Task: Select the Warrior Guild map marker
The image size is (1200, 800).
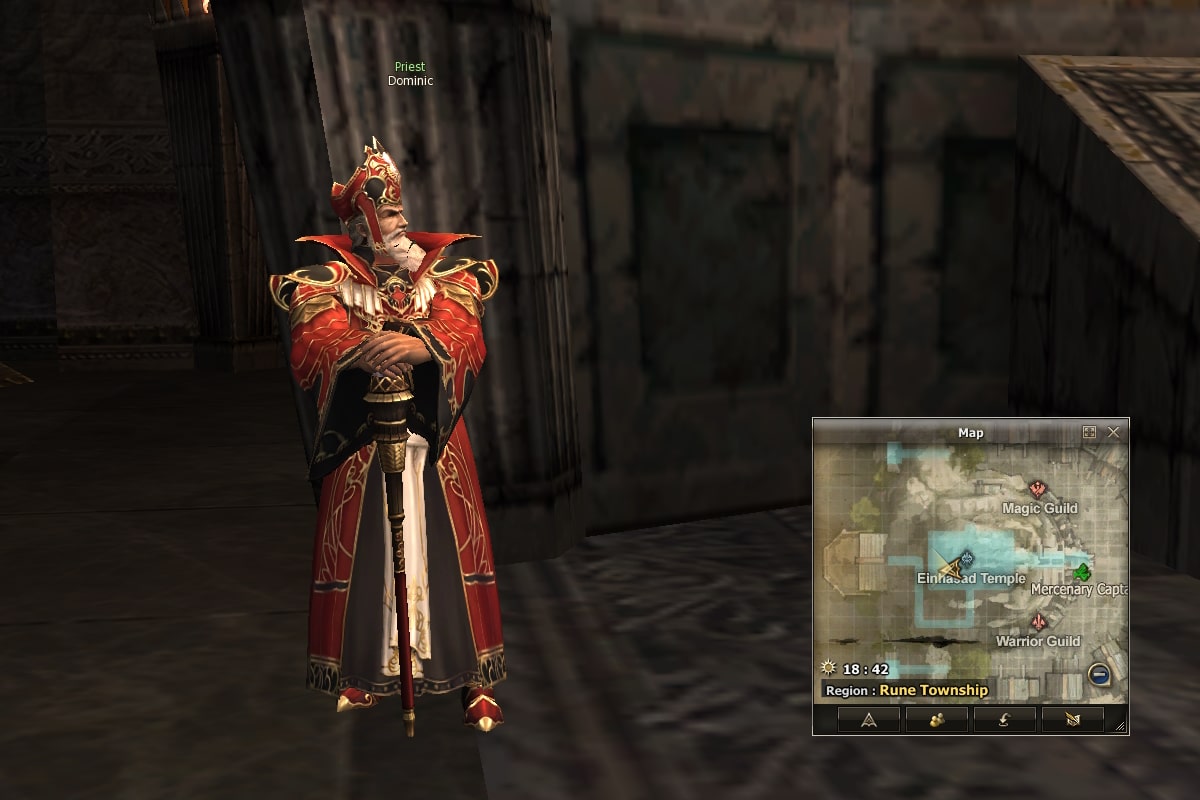Action: (1038, 622)
